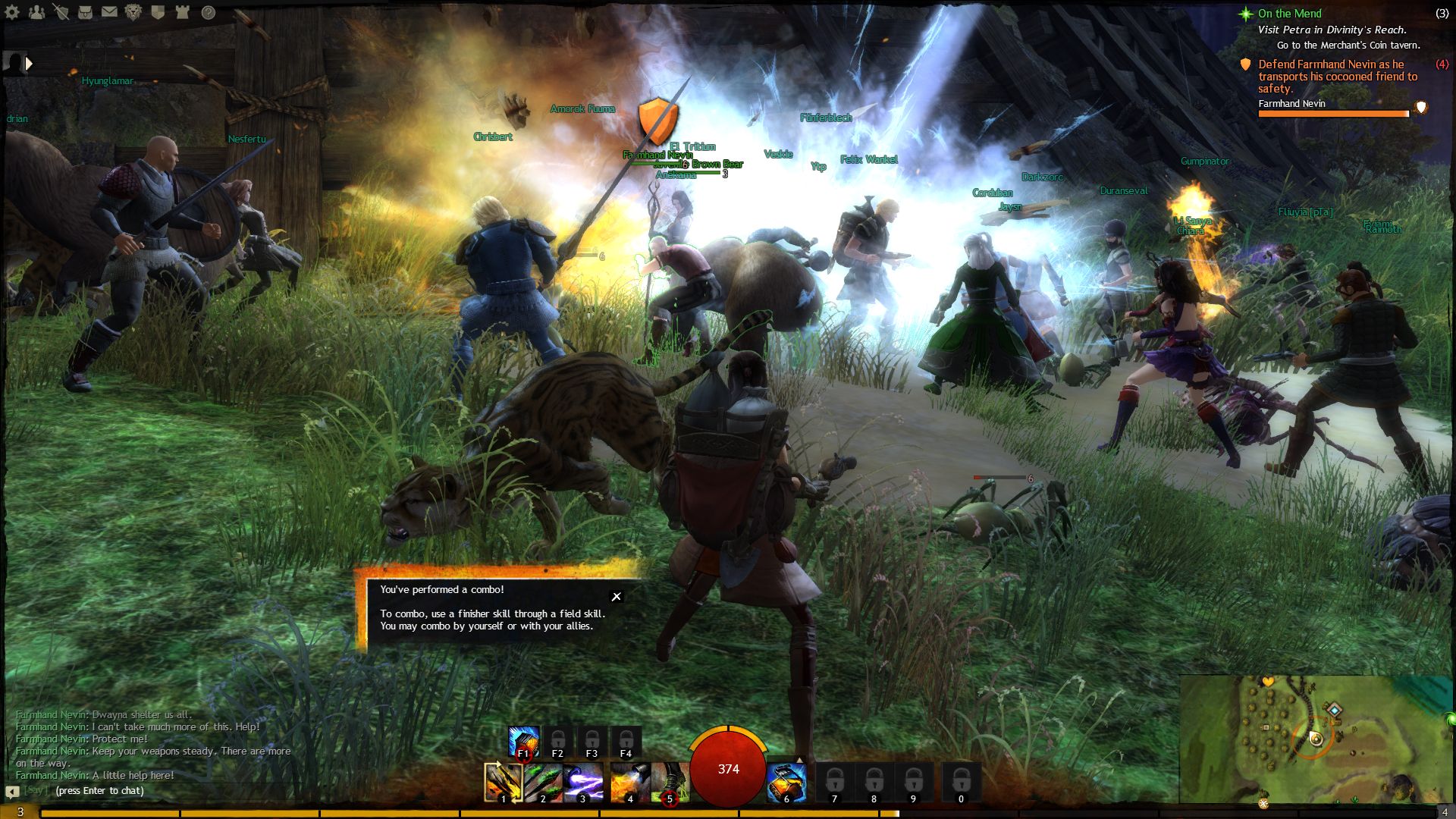The height and width of the screenshot is (819, 1456).
Task: Use the glue shot boot skill
Action: point(669,782)
